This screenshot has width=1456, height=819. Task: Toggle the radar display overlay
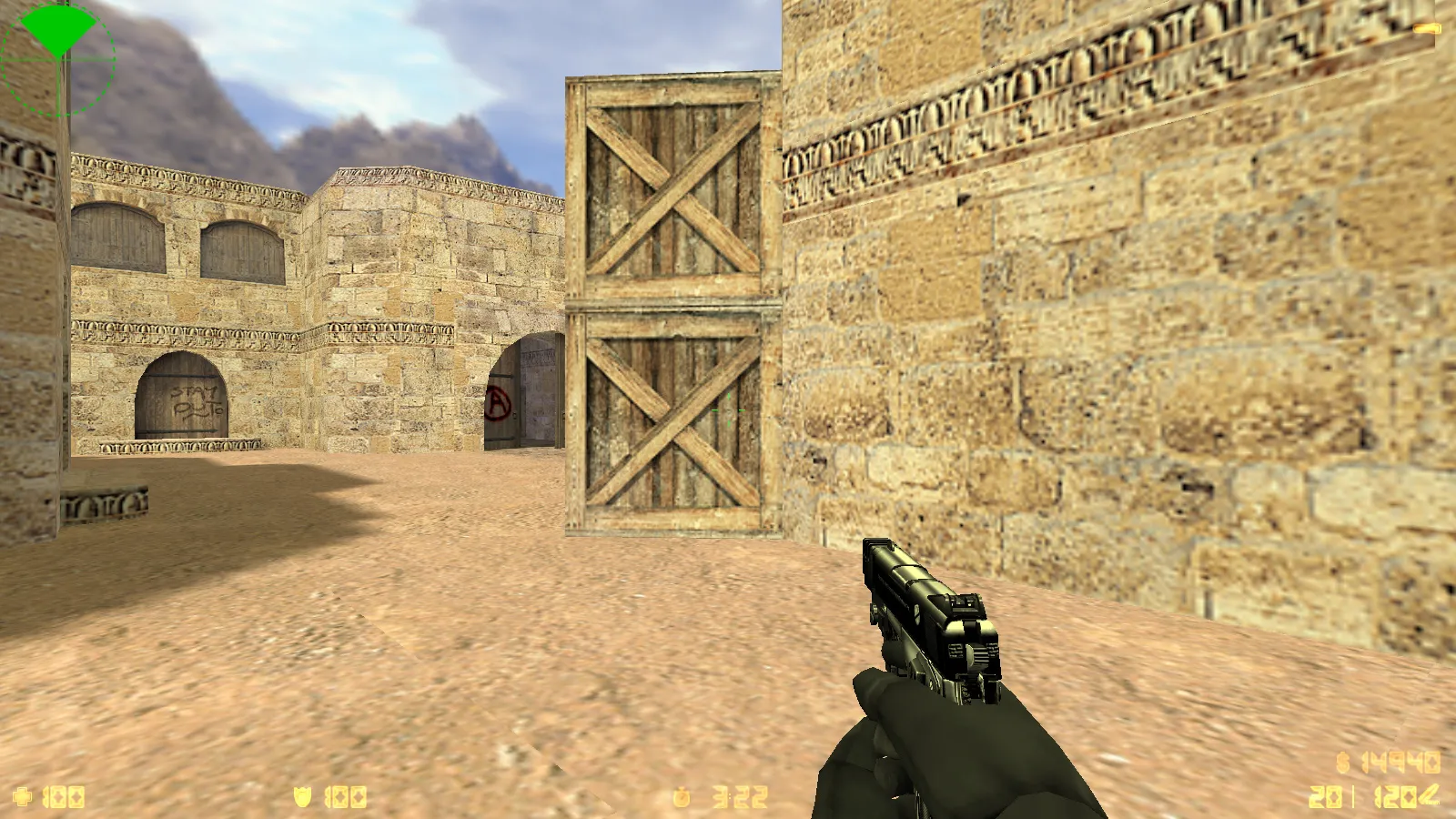tap(59, 59)
